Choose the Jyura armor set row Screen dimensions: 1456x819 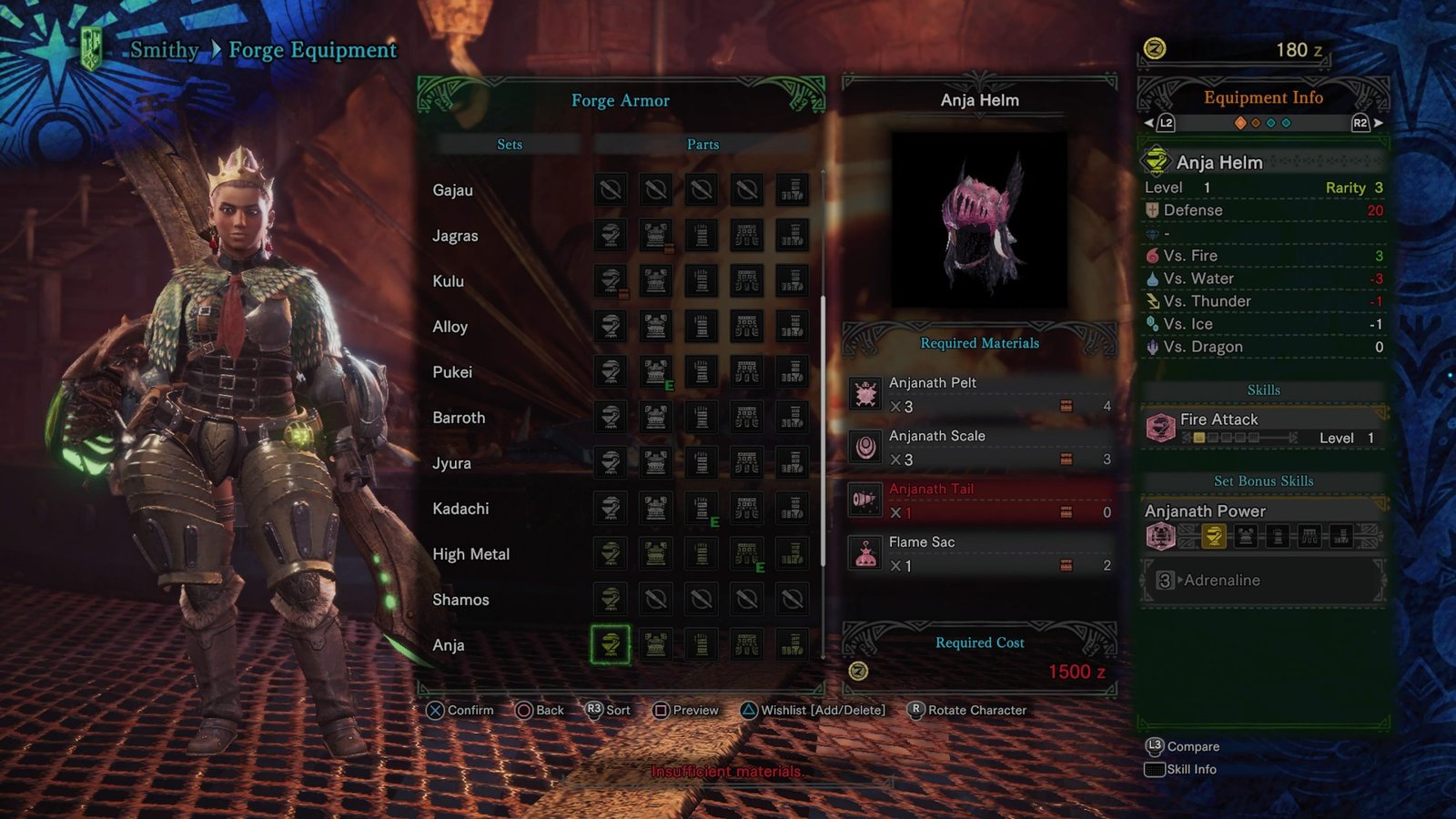coord(451,463)
